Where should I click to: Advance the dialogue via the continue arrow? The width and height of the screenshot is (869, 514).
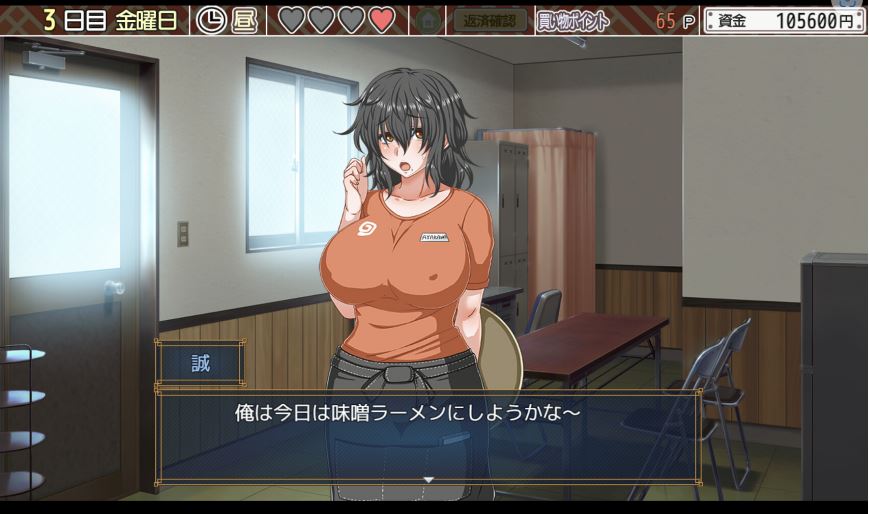[428, 480]
